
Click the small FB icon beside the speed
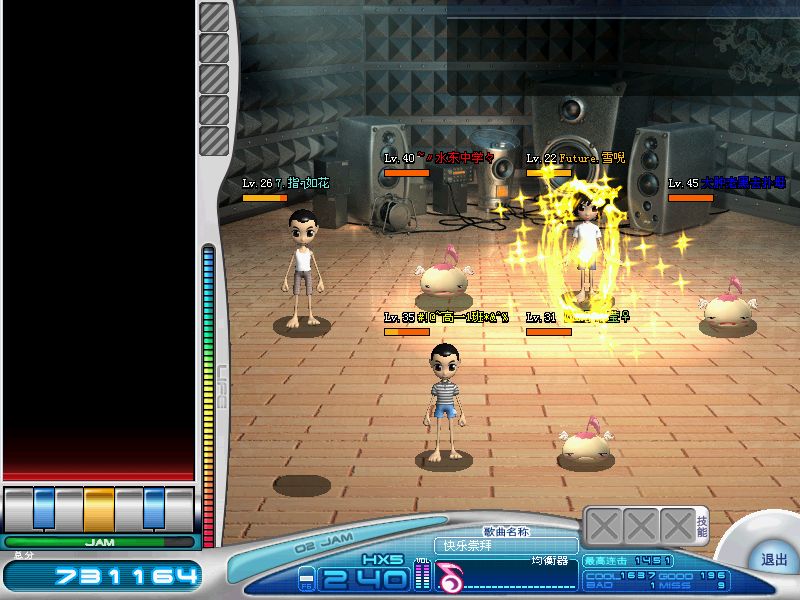click(306, 578)
